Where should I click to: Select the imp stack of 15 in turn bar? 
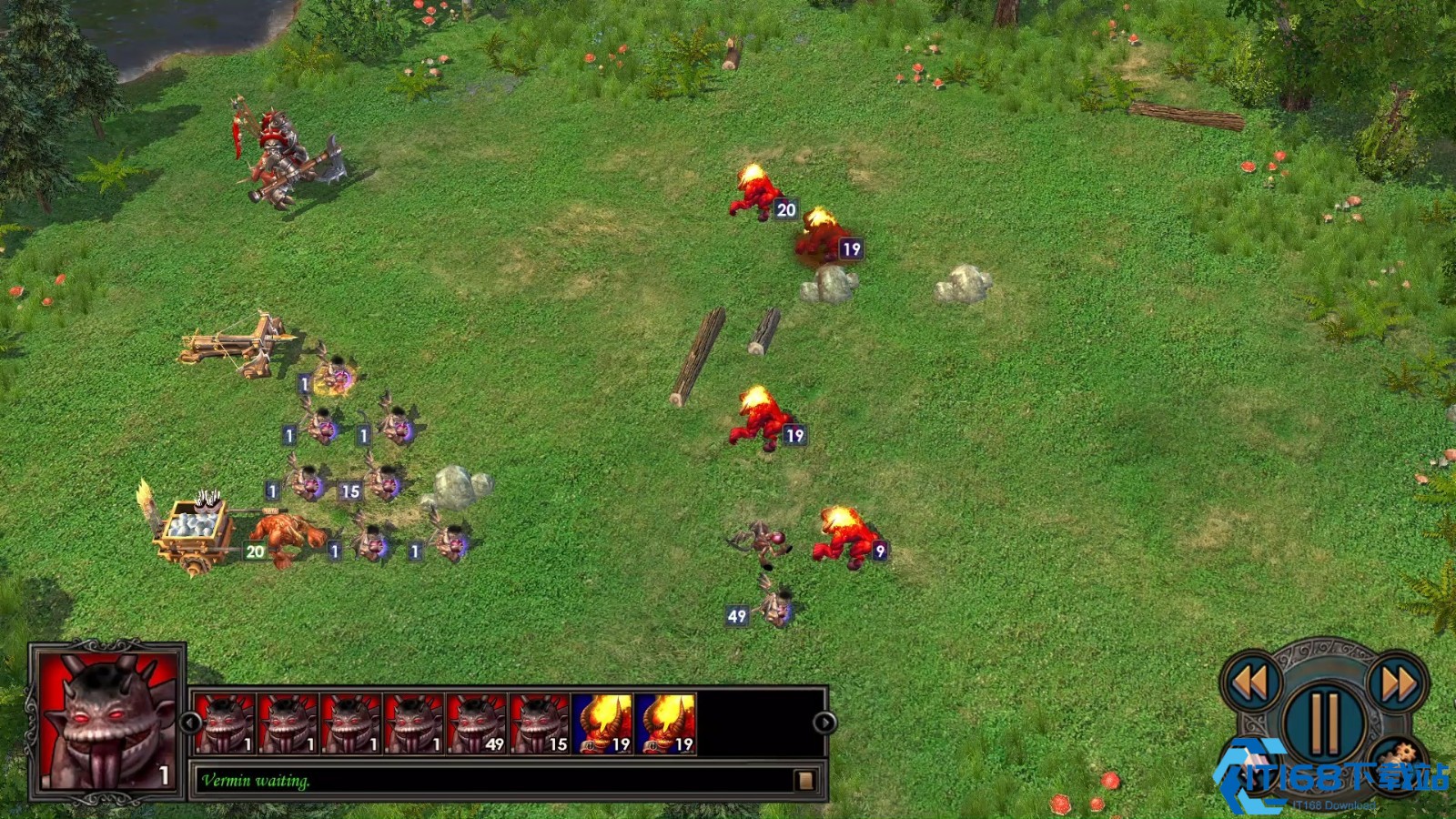coord(540,723)
